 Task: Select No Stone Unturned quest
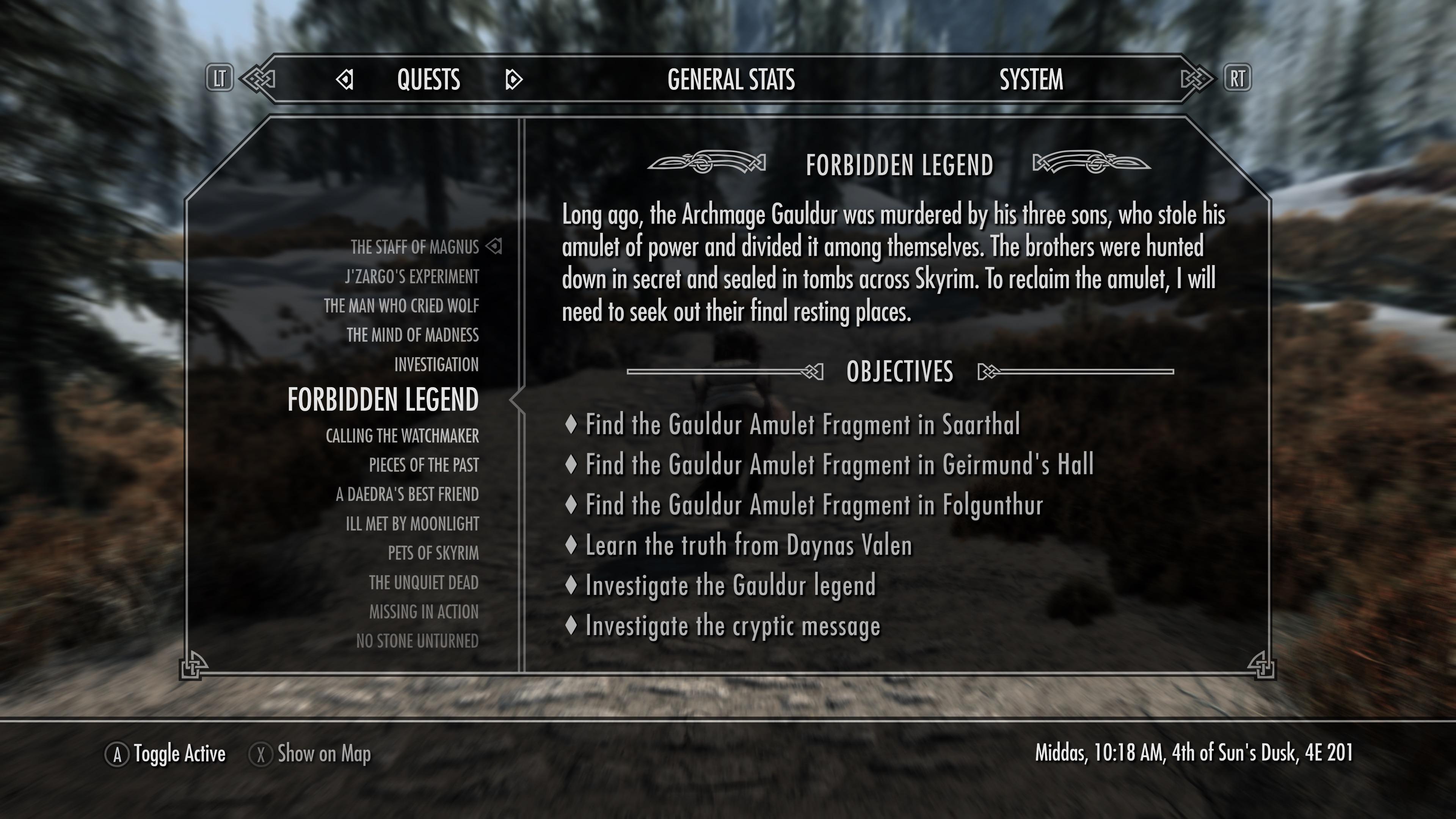[417, 642]
